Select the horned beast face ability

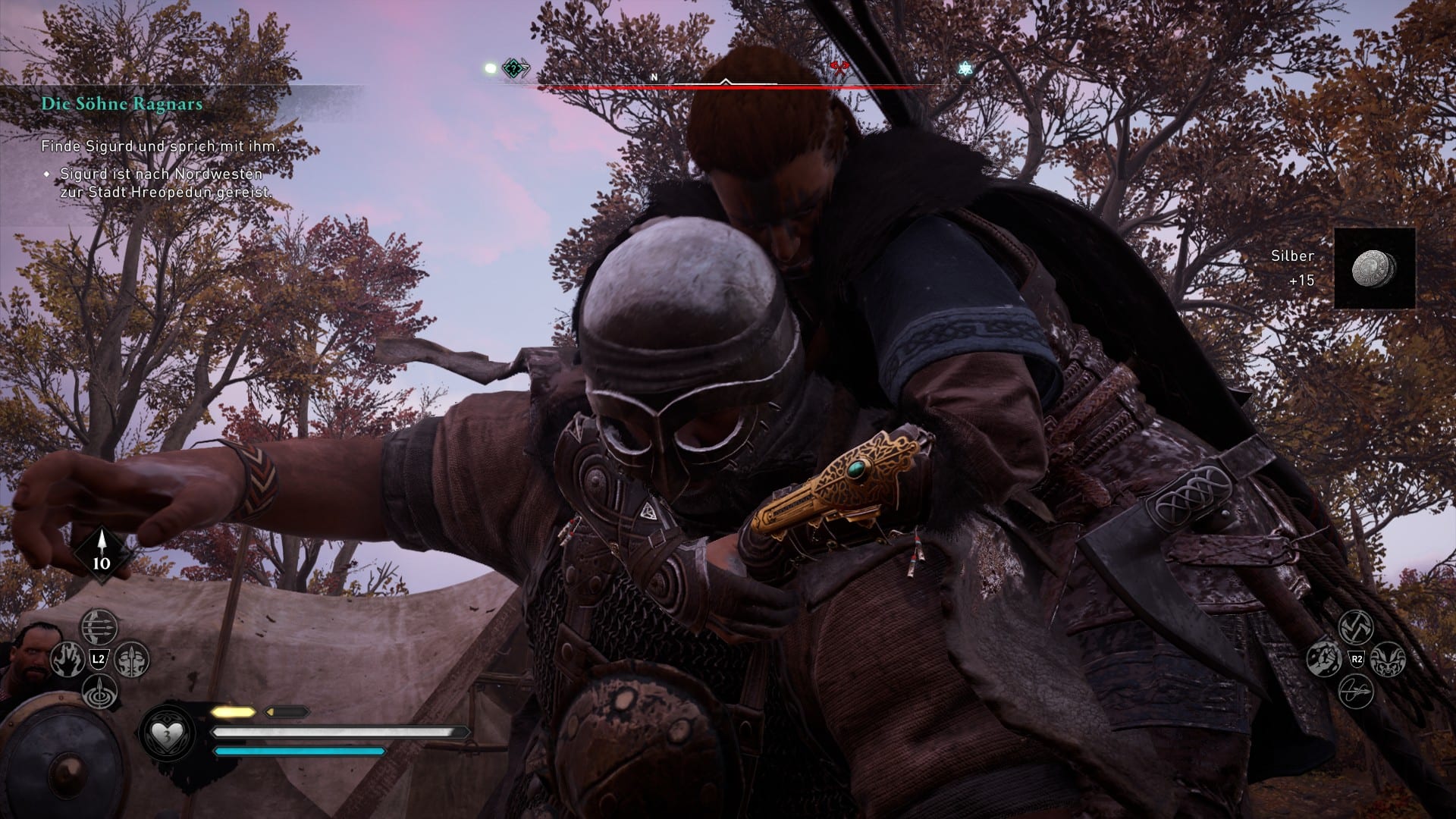[x=1388, y=659]
